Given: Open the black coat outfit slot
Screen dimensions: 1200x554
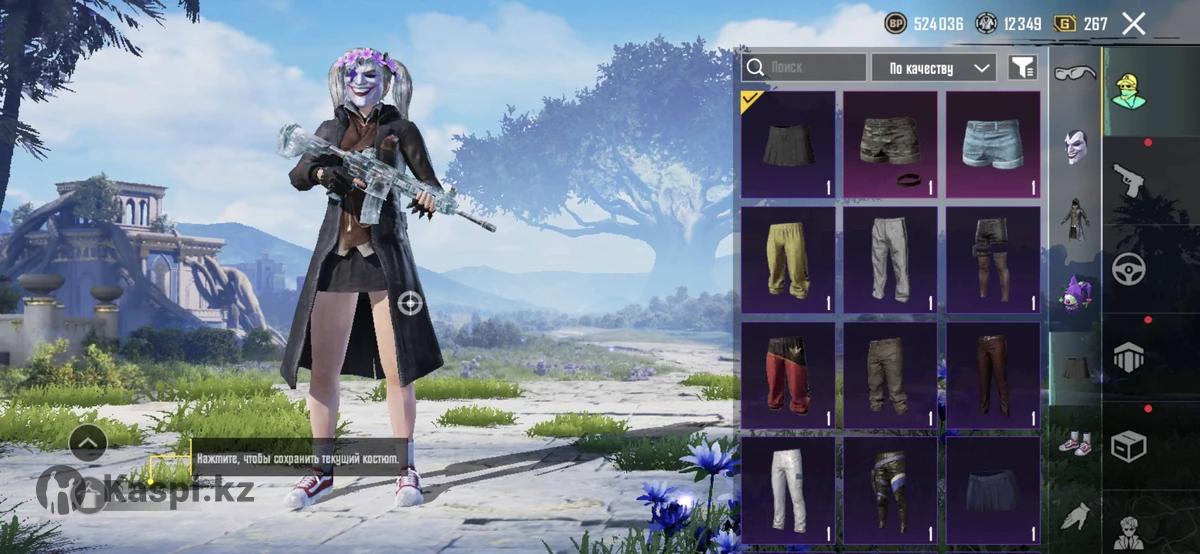Looking at the screenshot, I should pyautogui.click(x=1075, y=218).
